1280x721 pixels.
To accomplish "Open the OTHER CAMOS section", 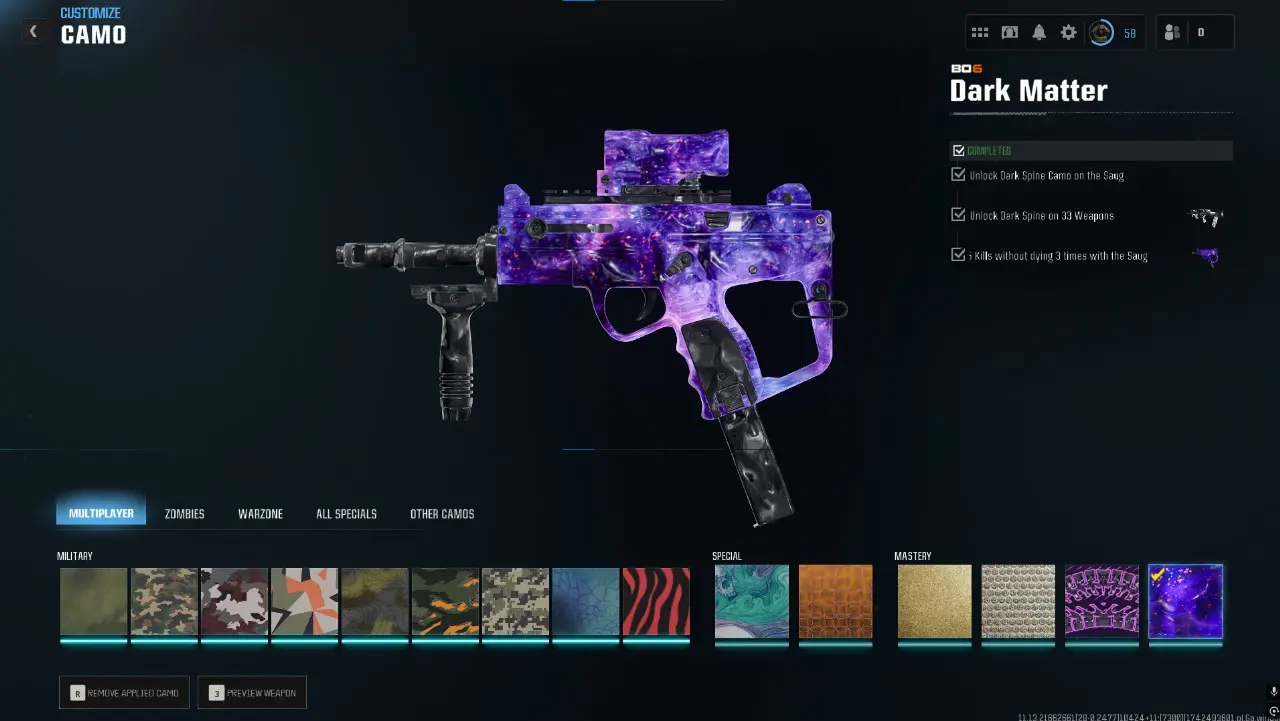I will tap(442, 513).
